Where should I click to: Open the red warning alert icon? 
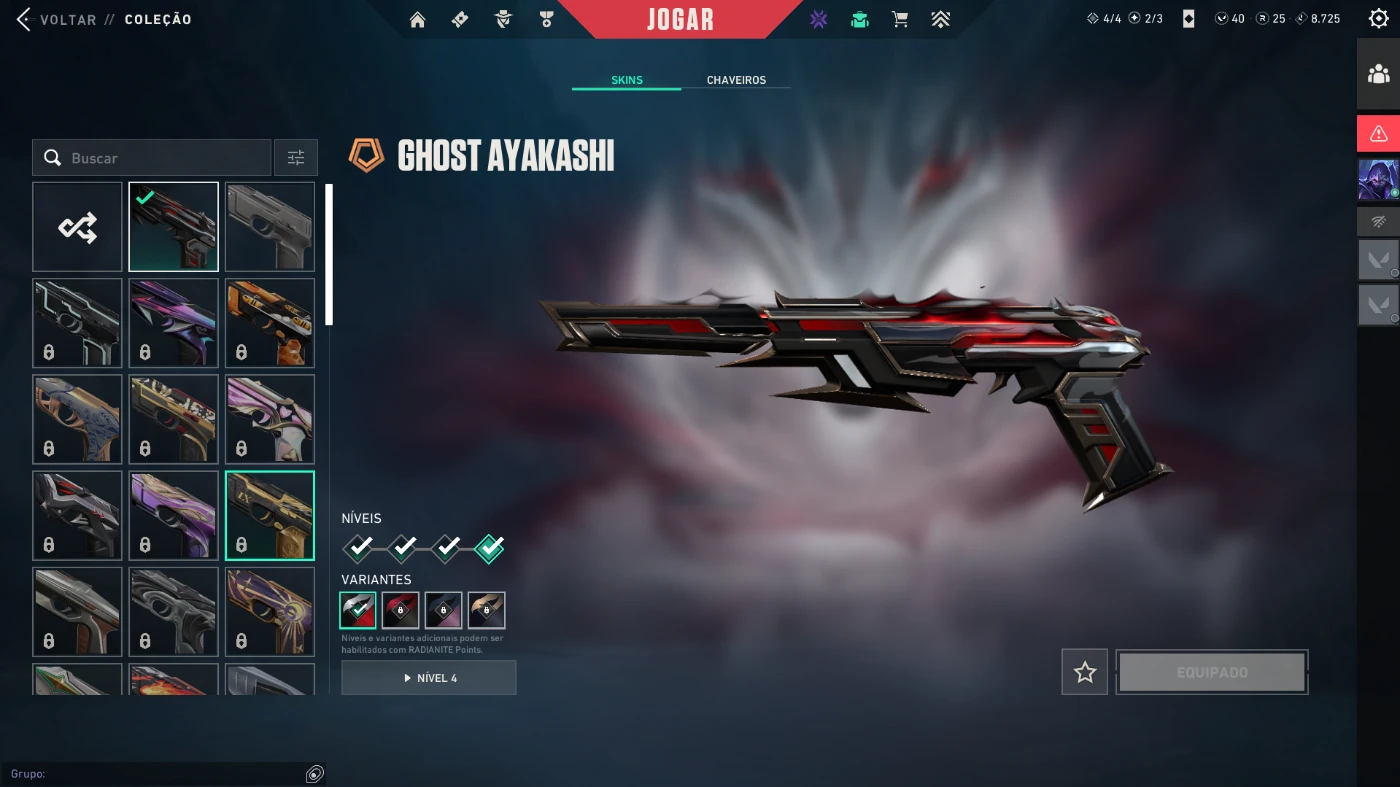[1378, 133]
